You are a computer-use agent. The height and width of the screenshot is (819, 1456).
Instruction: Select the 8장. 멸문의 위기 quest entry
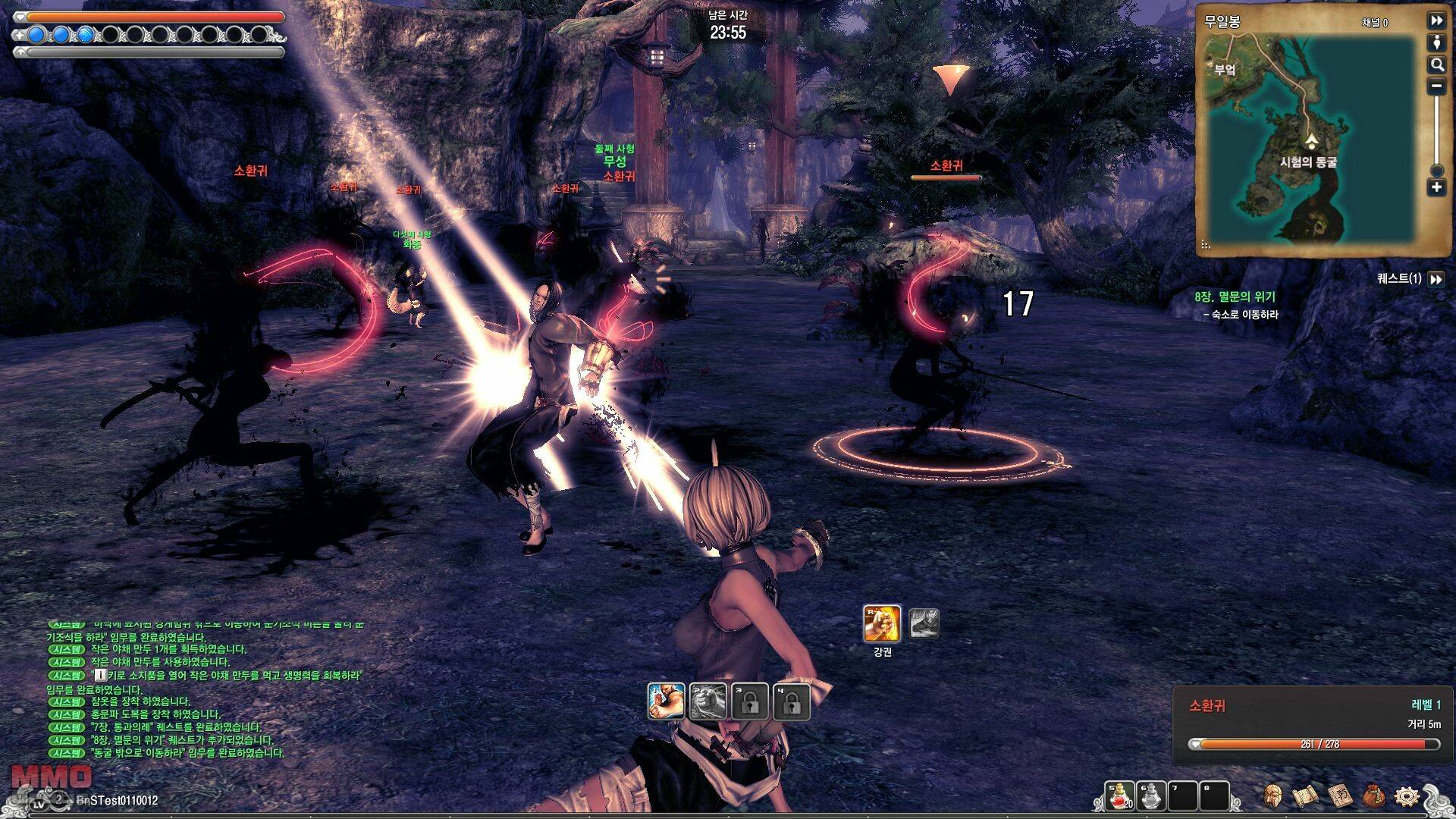pyautogui.click(x=1235, y=297)
